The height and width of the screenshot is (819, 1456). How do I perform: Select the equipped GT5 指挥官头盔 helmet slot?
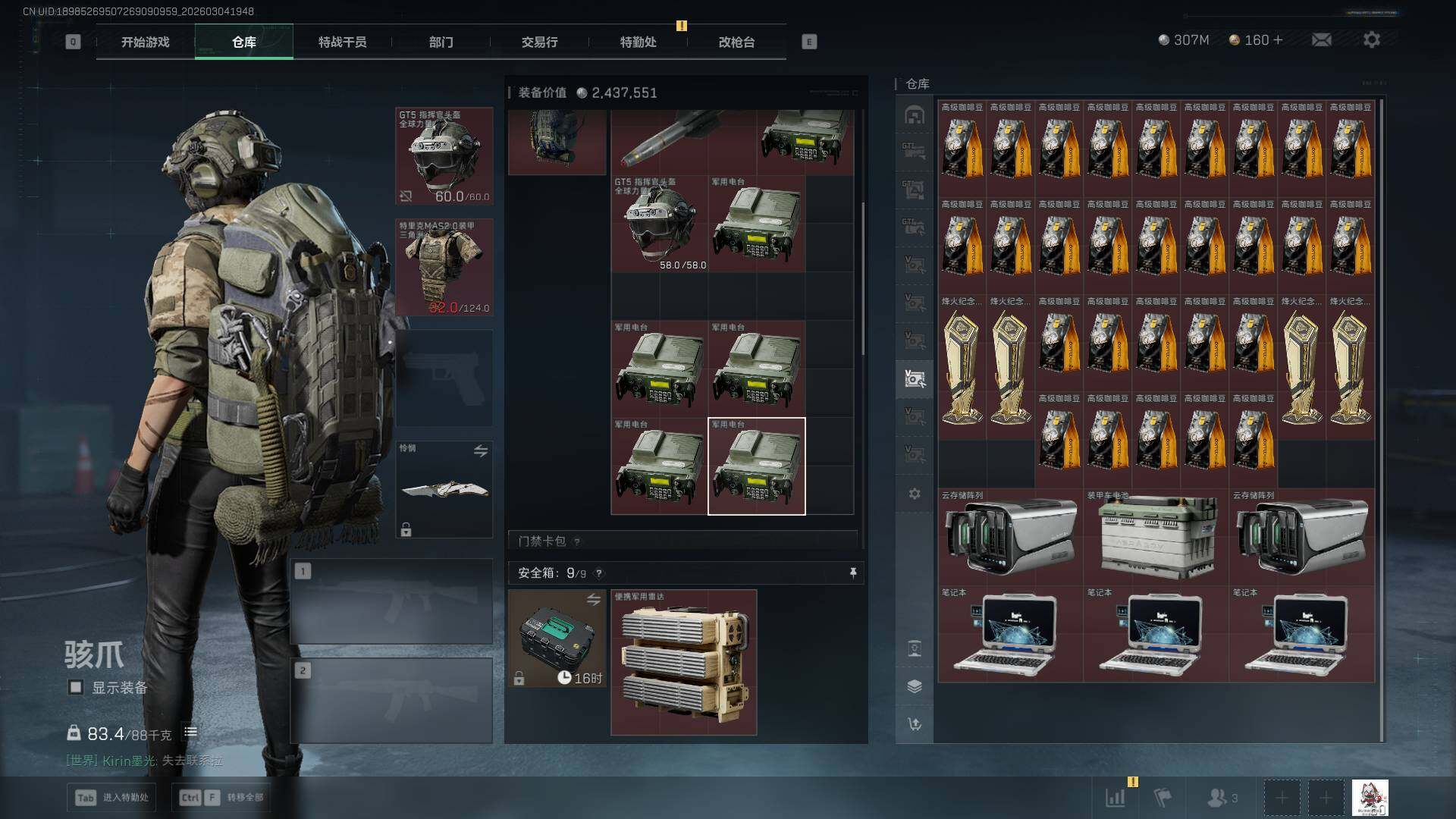444,156
